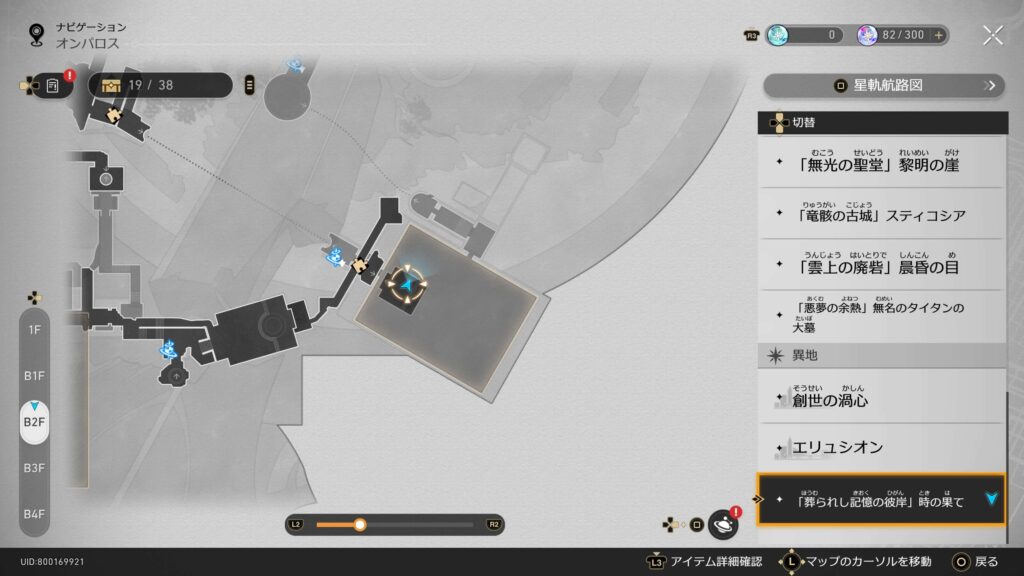Choose 「竜骸の古城」スティコシア from list
1024x576 pixels.
(880, 214)
